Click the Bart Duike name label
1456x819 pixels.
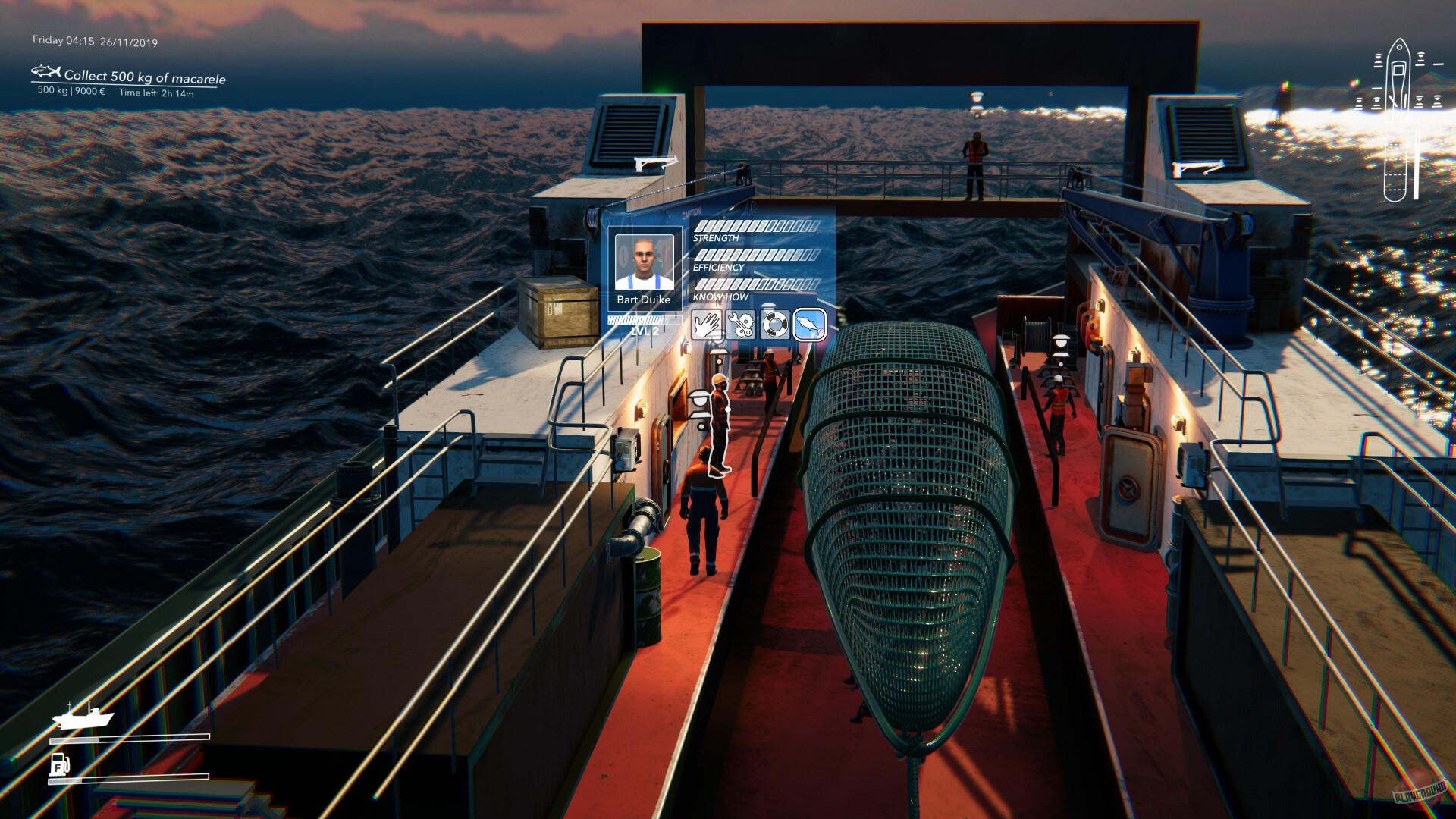coord(643,300)
